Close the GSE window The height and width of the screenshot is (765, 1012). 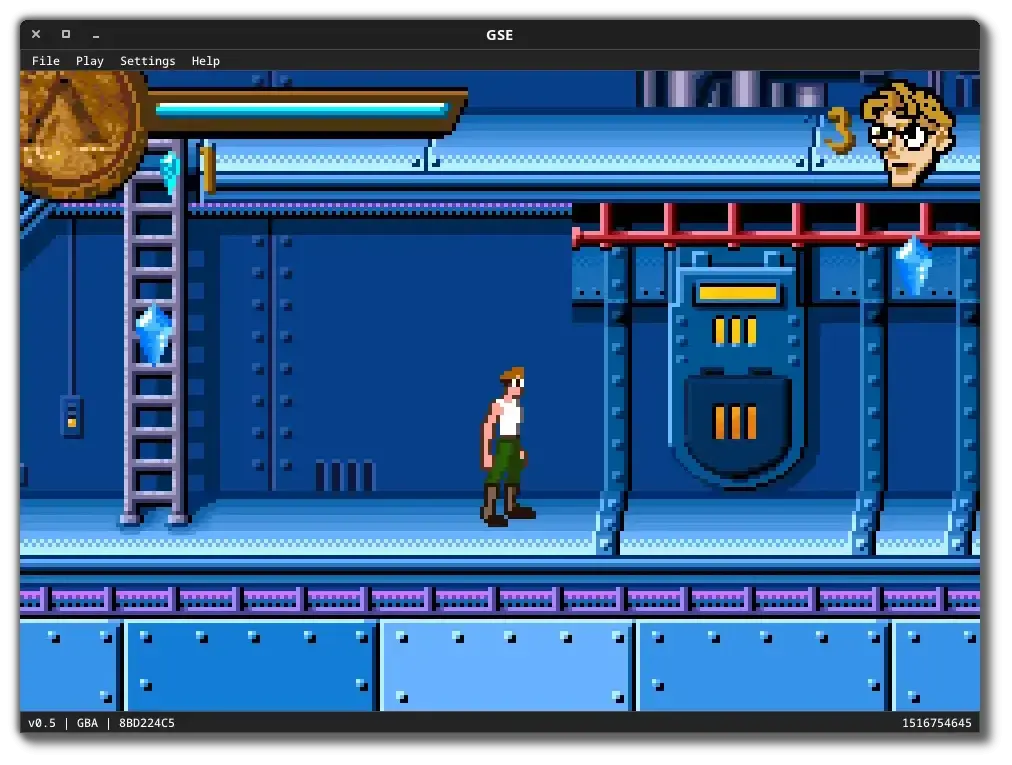(x=36, y=34)
